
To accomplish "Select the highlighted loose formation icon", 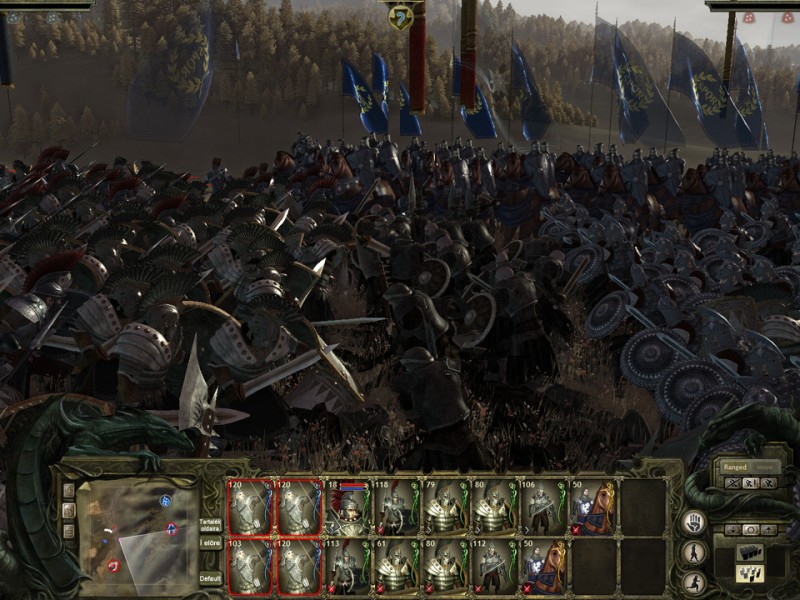I will pyautogui.click(x=748, y=573).
